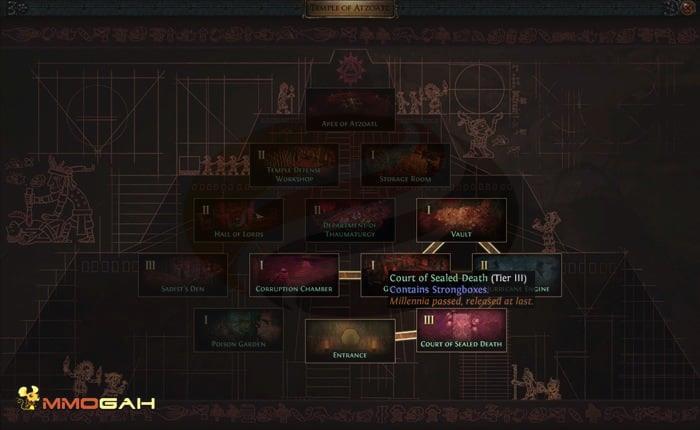700x430 pixels.
Task: Select the Hall of Lords room
Action: [238, 219]
